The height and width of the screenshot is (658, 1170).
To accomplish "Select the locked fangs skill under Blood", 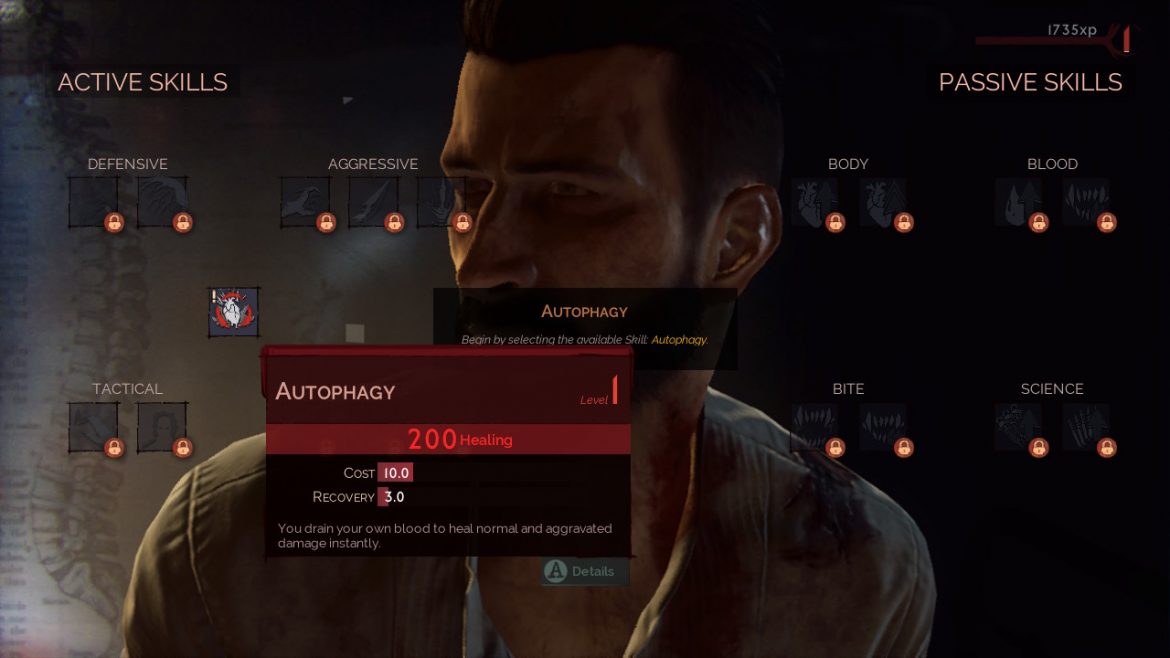I will [x=1086, y=202].
